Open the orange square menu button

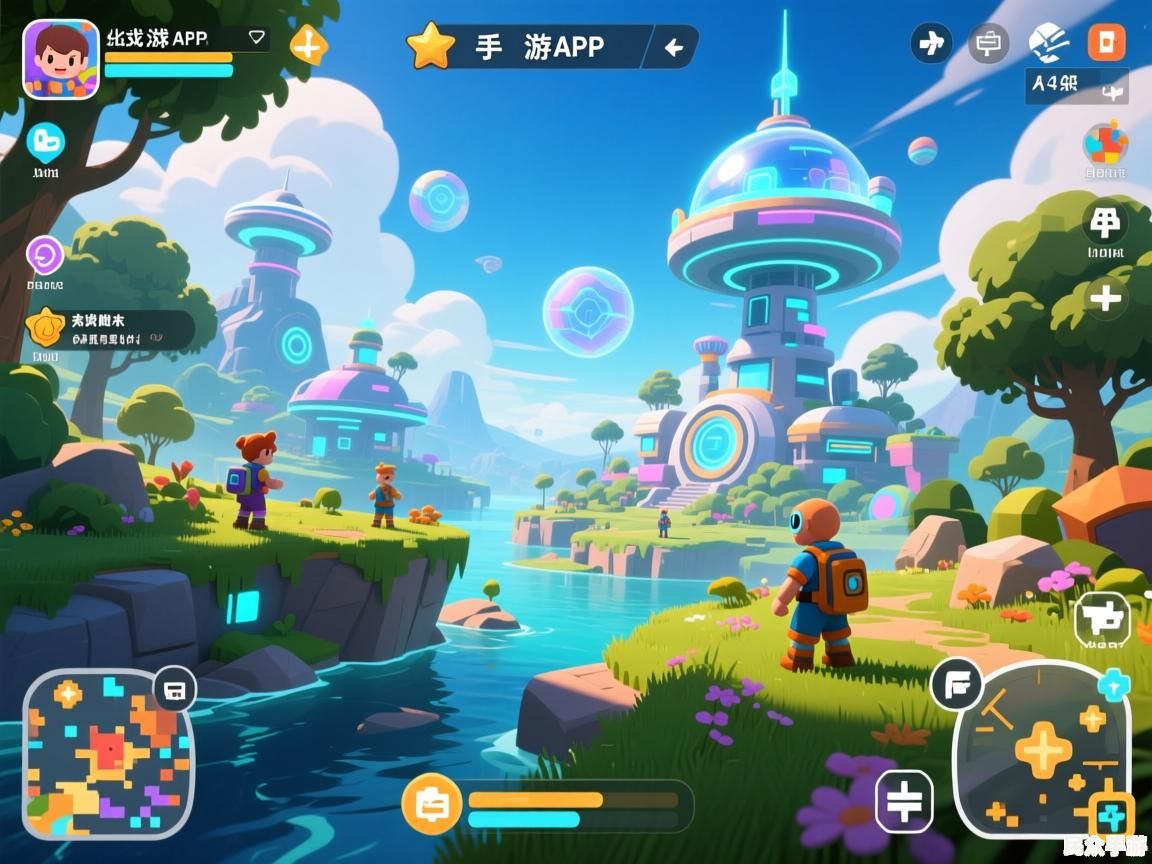click(1106, 42)
